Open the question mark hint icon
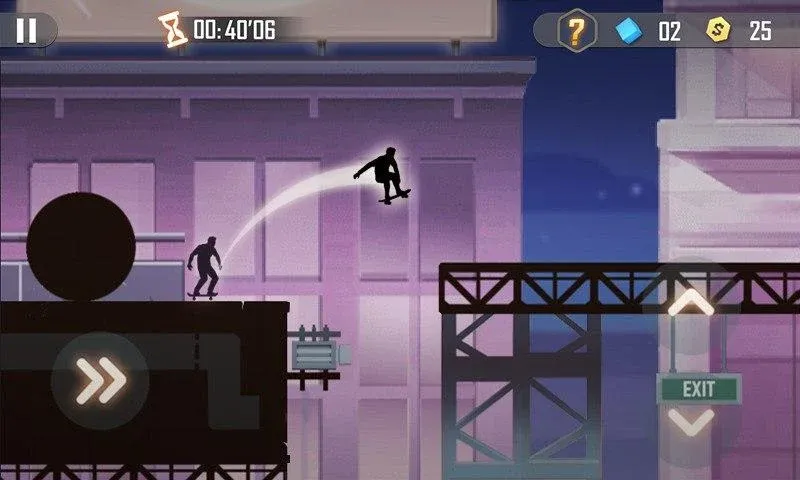The image size is (800, 480). pos(576,30)
